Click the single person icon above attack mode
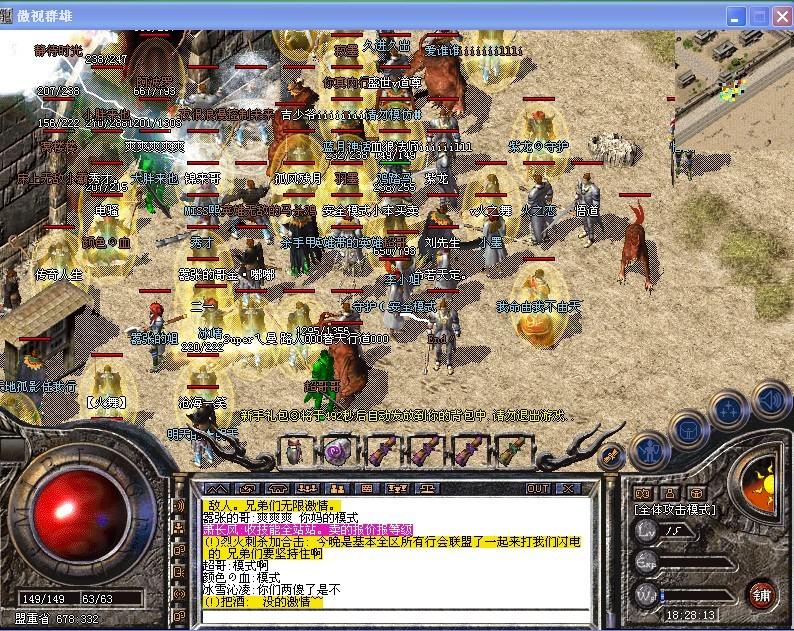The image size is (794, 631). tap(668, 492)
